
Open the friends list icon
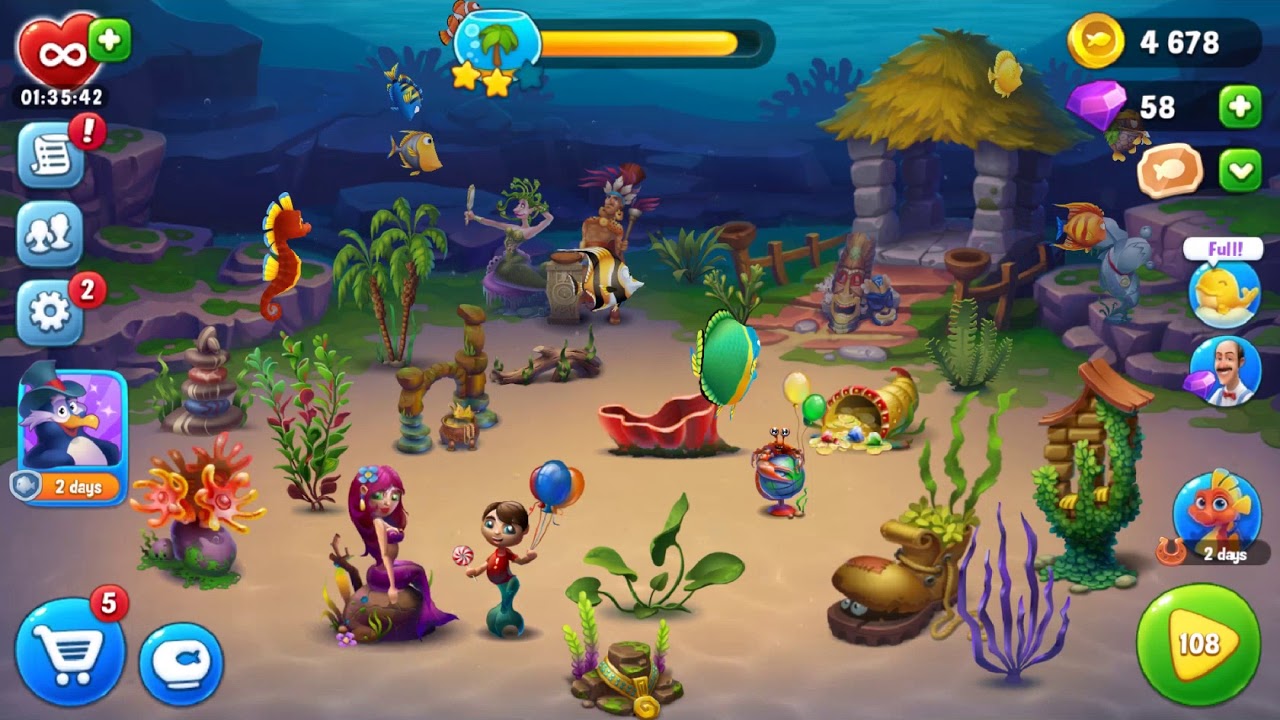pyautogui.click(x=50, y=234)
